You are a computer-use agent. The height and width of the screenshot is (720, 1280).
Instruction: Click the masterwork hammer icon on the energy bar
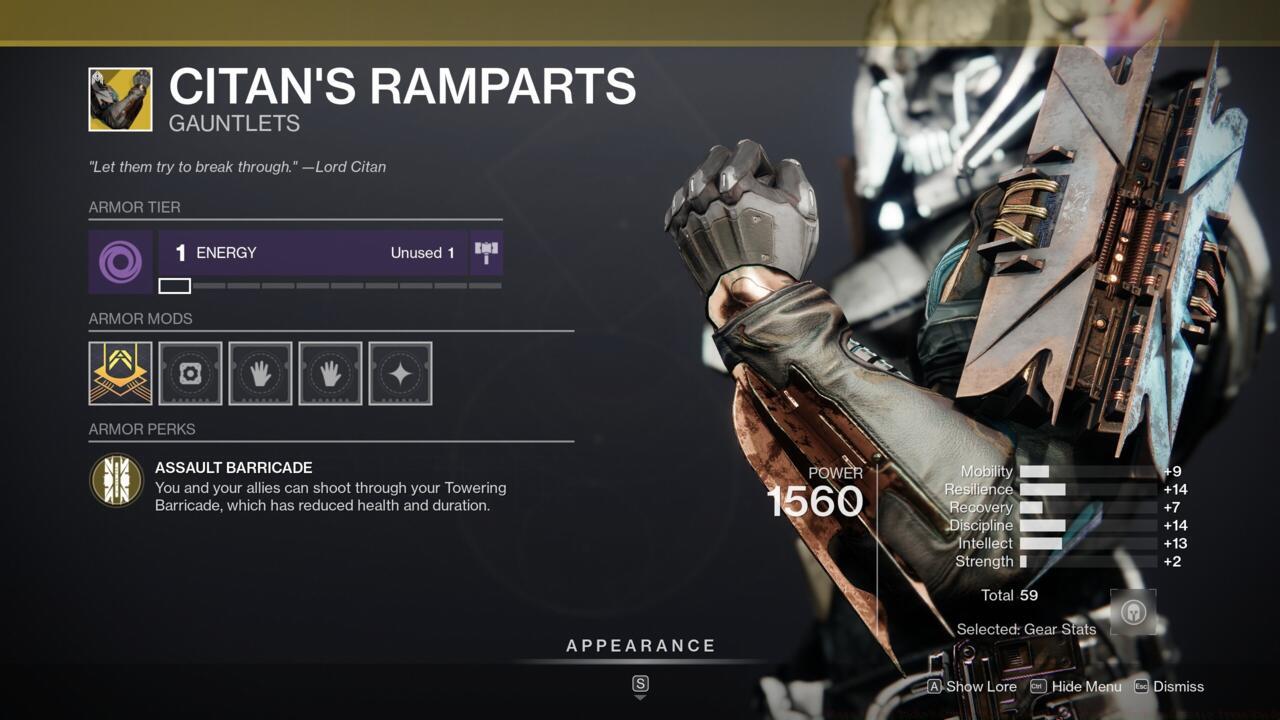click(x=487, y=252)
